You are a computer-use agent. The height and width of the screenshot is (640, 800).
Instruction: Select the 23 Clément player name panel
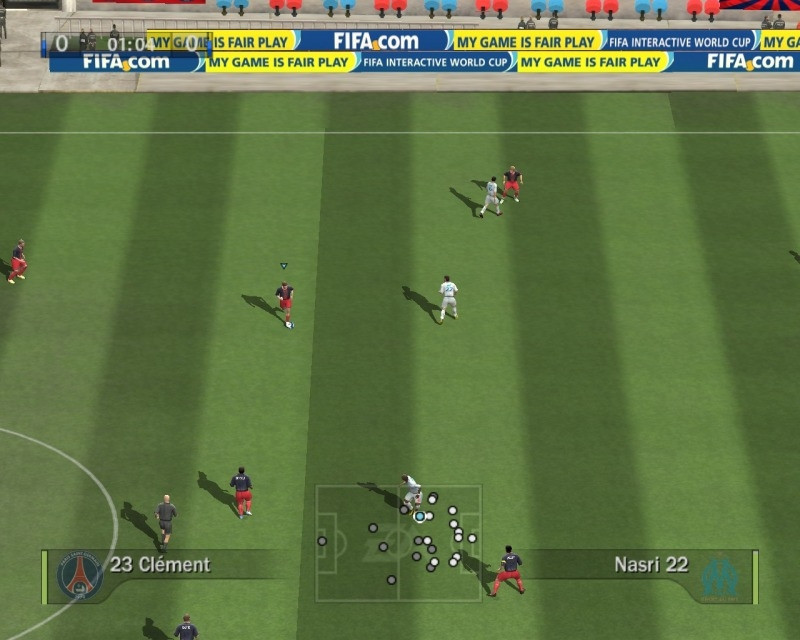coord(160,565)
